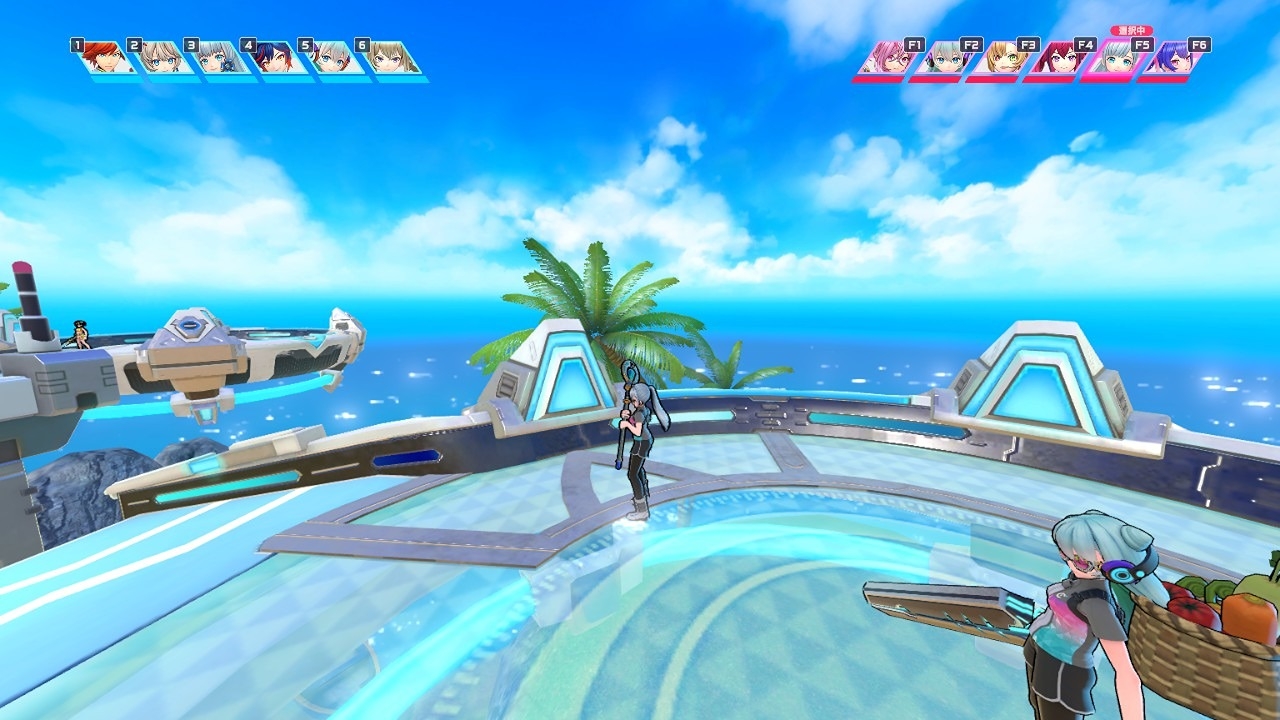Choose the blonde F3 character portrait
The width and height of the screenshot is (1280, 720).
[1000, 58]
